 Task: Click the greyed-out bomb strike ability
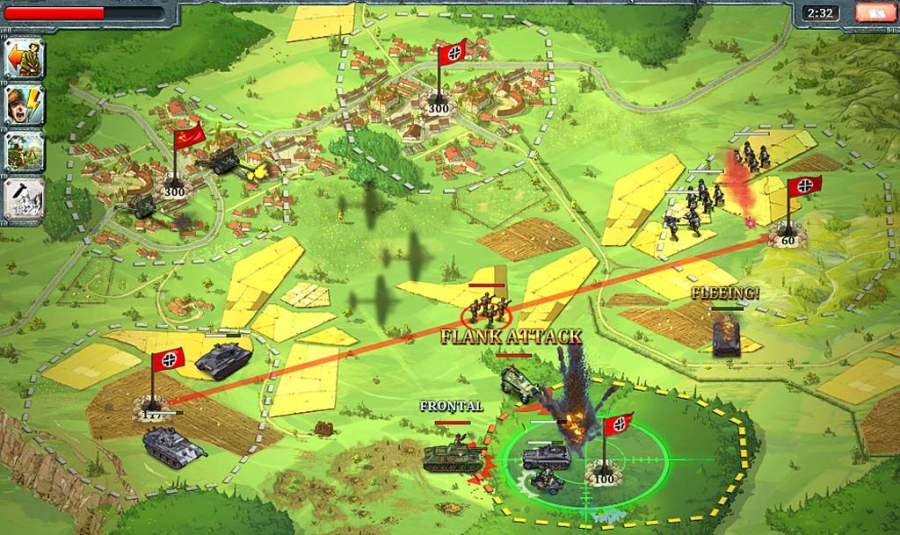(24, 198)
